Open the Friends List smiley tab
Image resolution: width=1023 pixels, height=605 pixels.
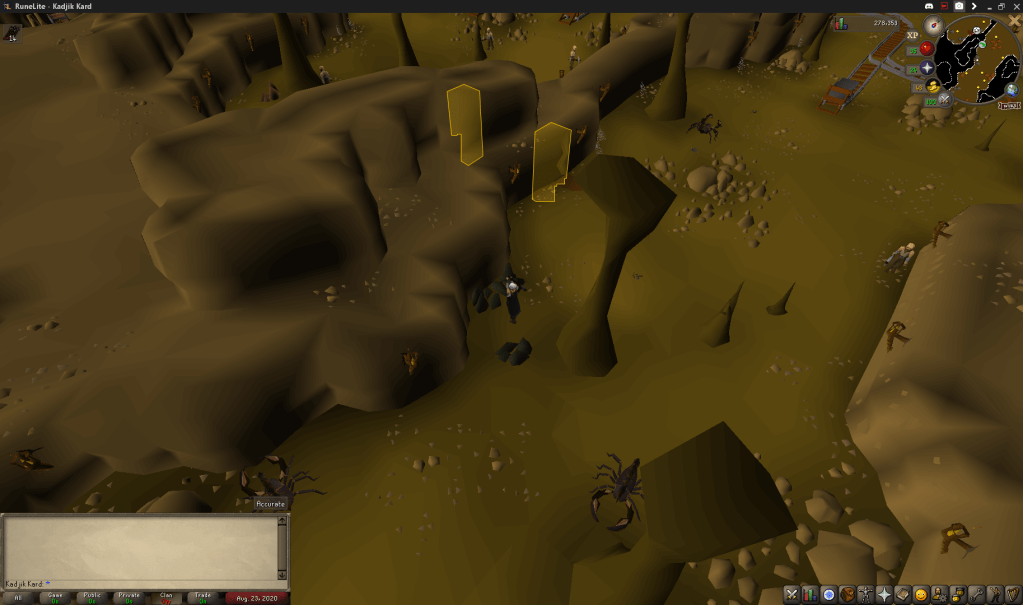coord(920,595)
